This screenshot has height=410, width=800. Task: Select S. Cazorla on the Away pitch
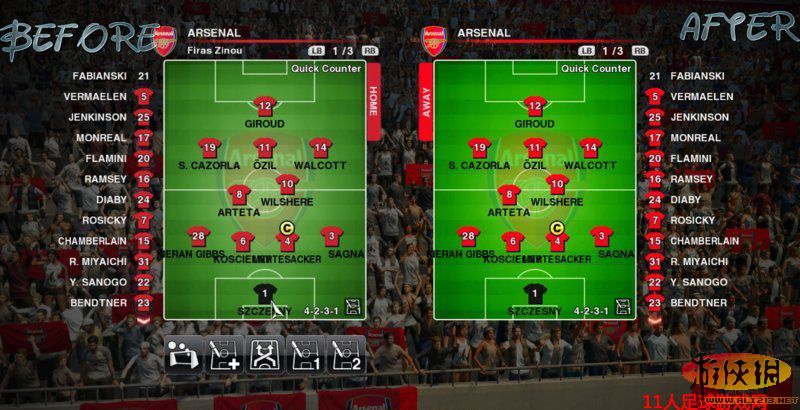pyautogui.click(x=480, y=149)
